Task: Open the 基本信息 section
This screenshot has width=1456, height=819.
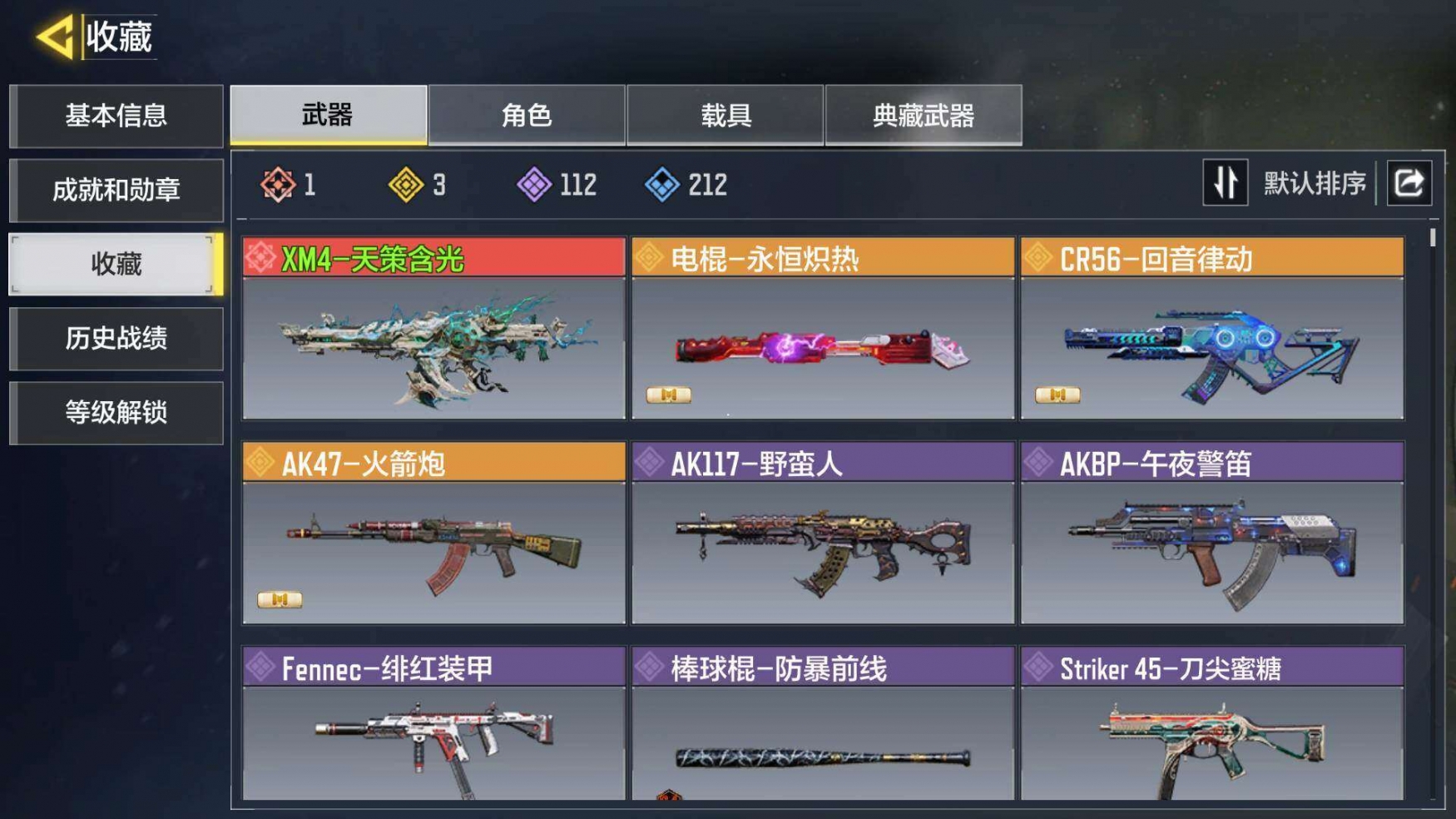Action: point(116,116)
